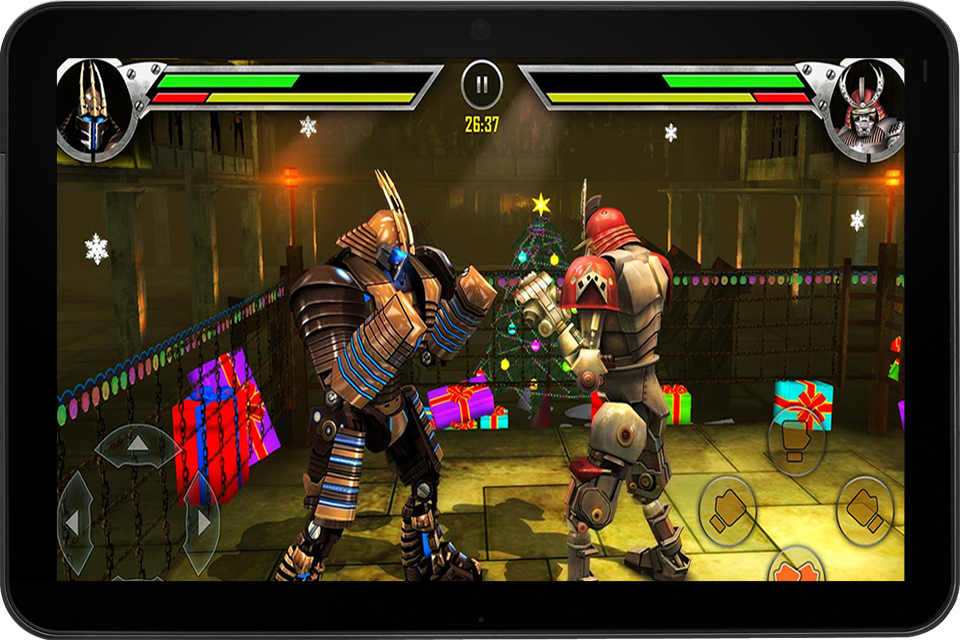Activate the orange double-fist special attack button
960x640 pixels.
click(795, 570)
